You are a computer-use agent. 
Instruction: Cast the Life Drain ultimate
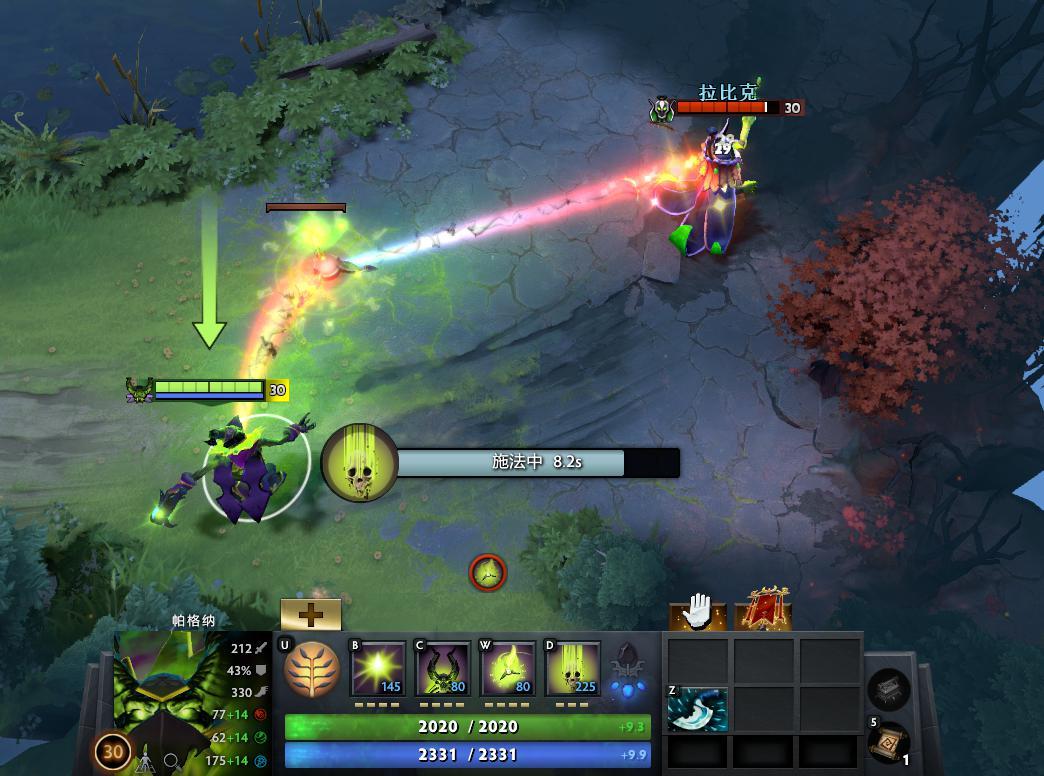(x=573, y=668)
